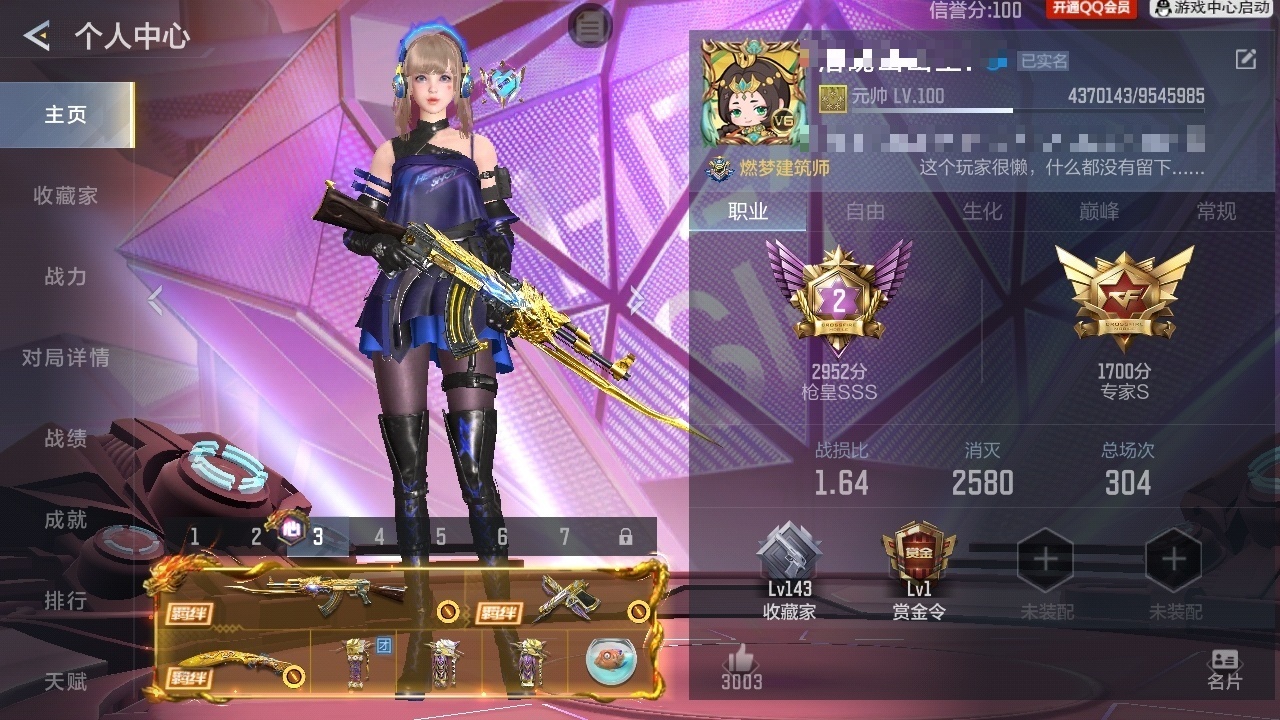Image resolution: width=1280 pixels, height=720 pixels.
Task: Open the 名片 card button
Action: (x=1224, y=668)
